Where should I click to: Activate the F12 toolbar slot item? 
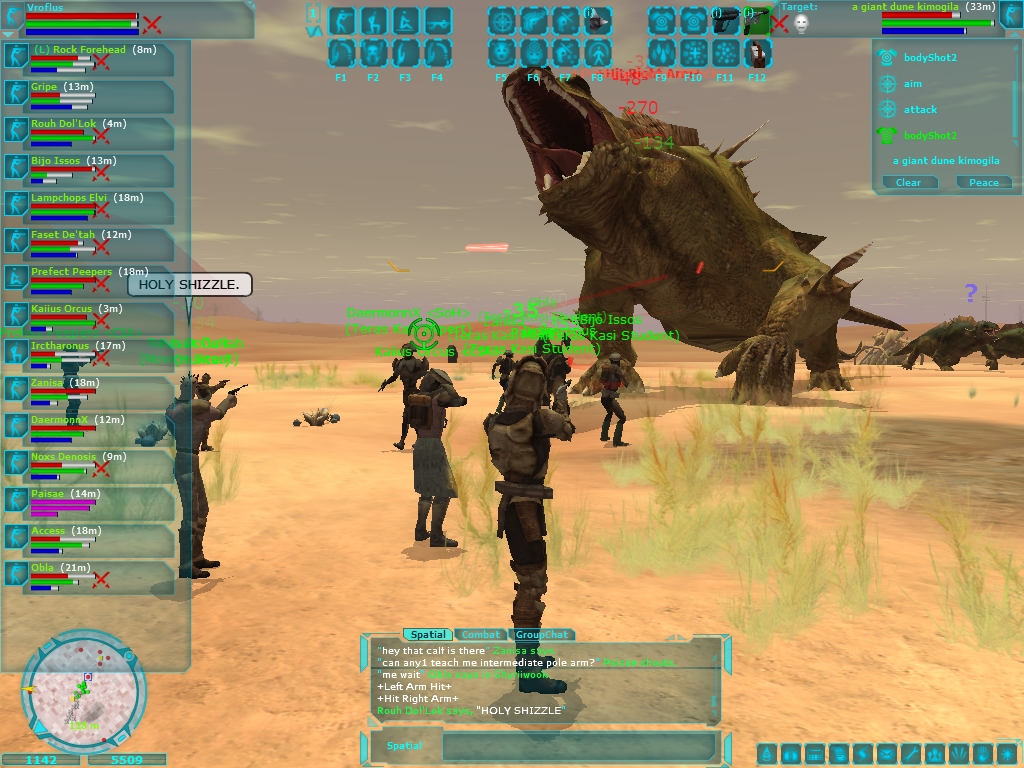tap(757, 53)
